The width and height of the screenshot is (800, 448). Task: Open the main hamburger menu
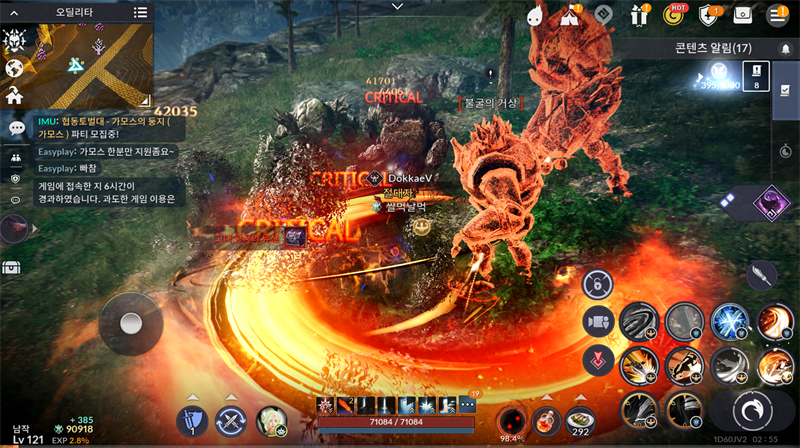pos(776,15)
